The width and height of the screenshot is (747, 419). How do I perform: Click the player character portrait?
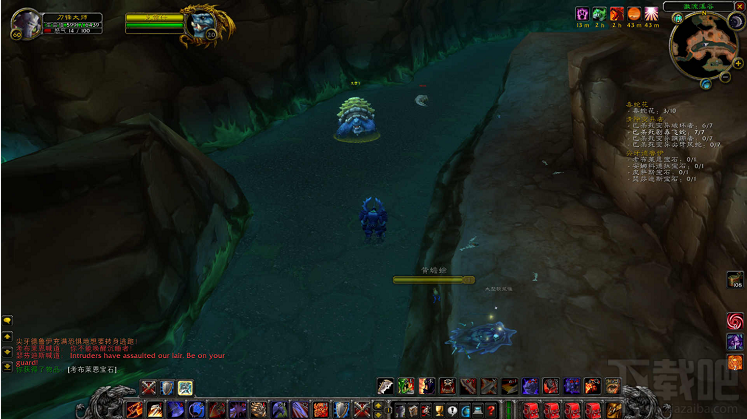[25, 23]
